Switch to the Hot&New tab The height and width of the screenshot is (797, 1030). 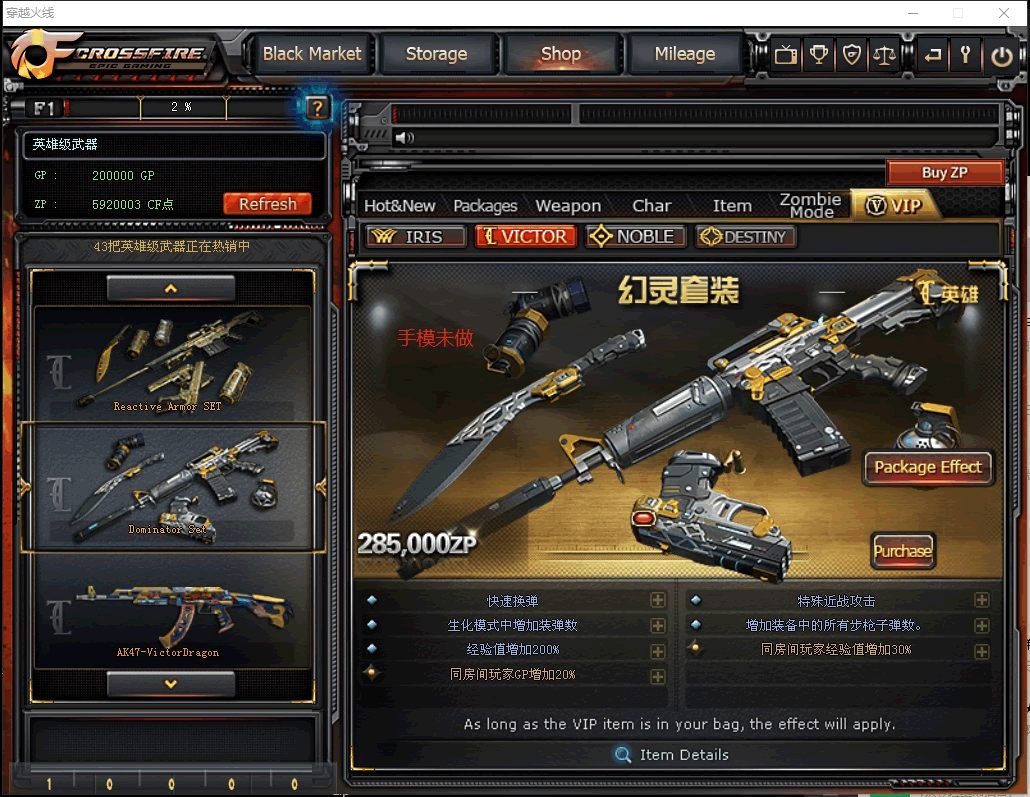(x=399, y=206)
